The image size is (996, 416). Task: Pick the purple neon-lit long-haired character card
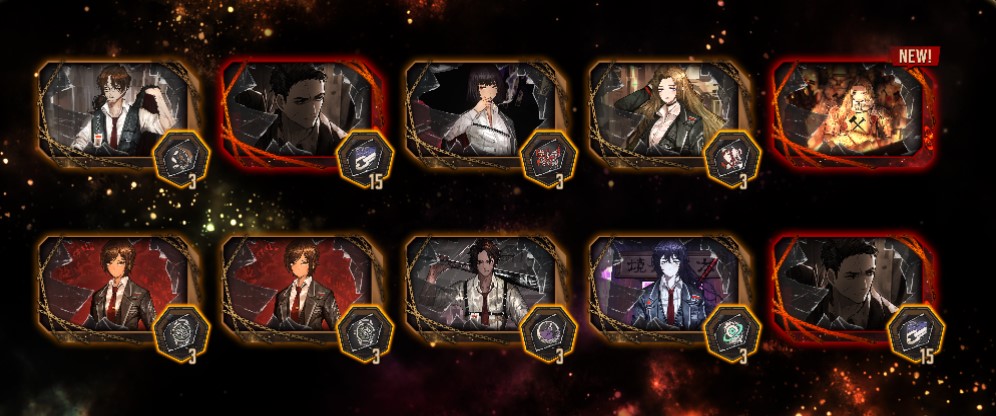point(667,287)
